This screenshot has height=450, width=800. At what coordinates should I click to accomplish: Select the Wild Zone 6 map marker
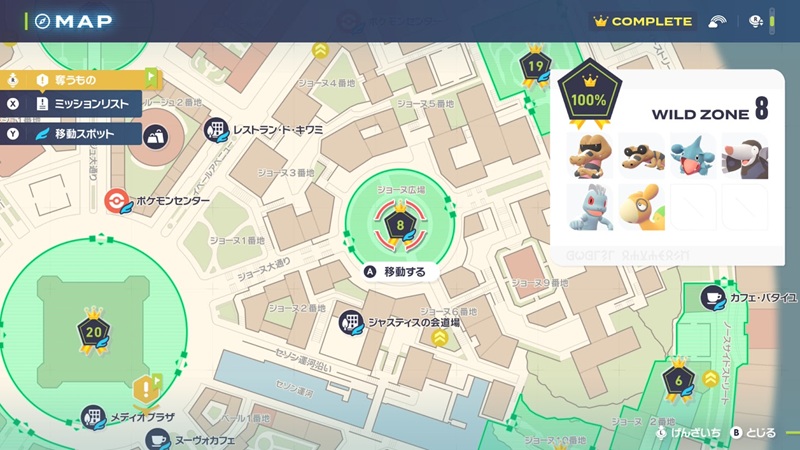[679, 379]
